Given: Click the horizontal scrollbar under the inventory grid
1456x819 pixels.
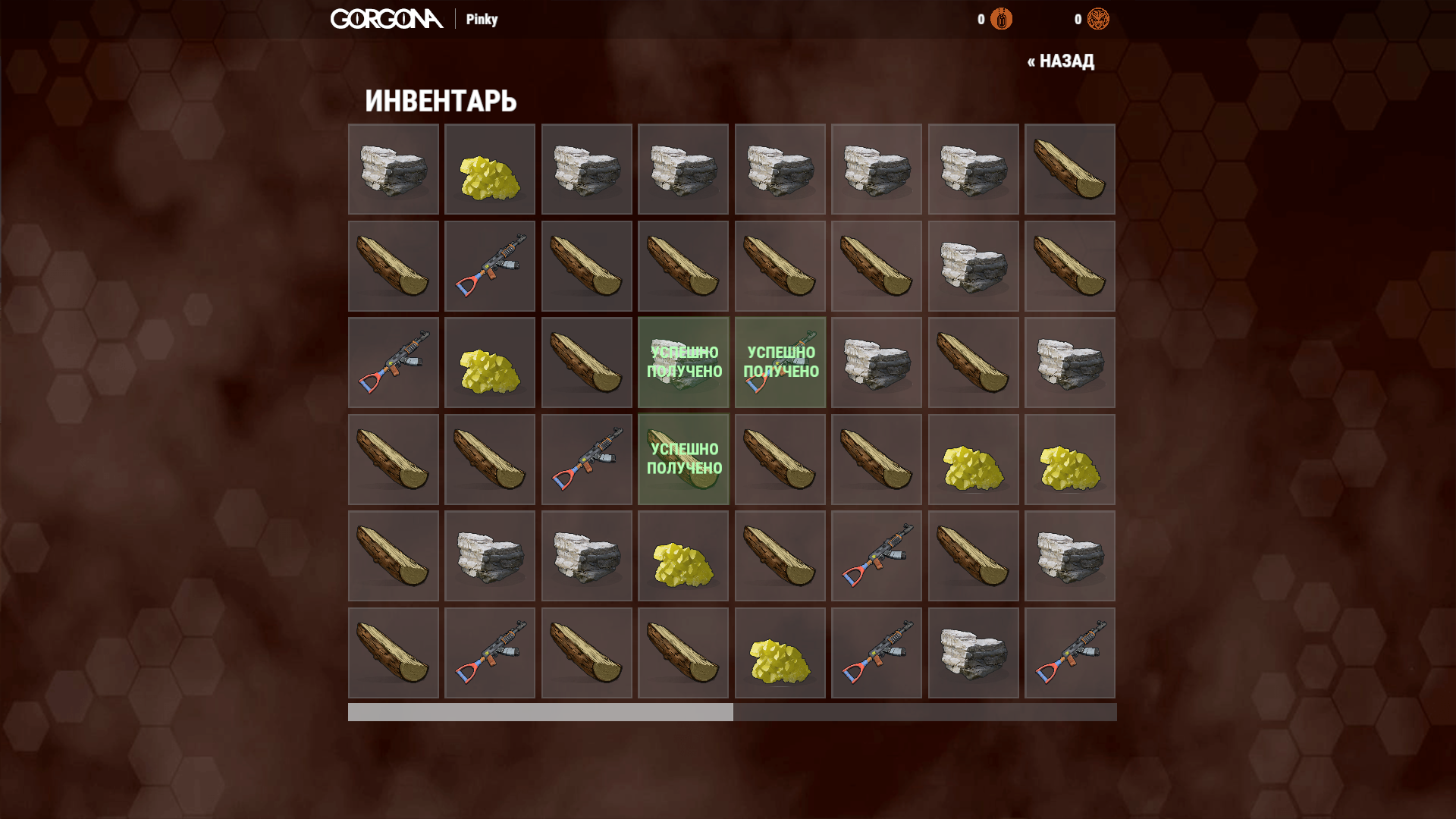Looking at the screenshot, I should [540, 712].
